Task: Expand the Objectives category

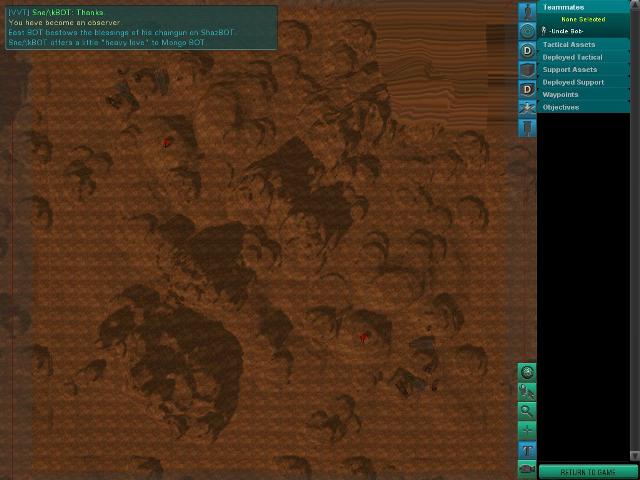Action: click(x=560, y=107)
